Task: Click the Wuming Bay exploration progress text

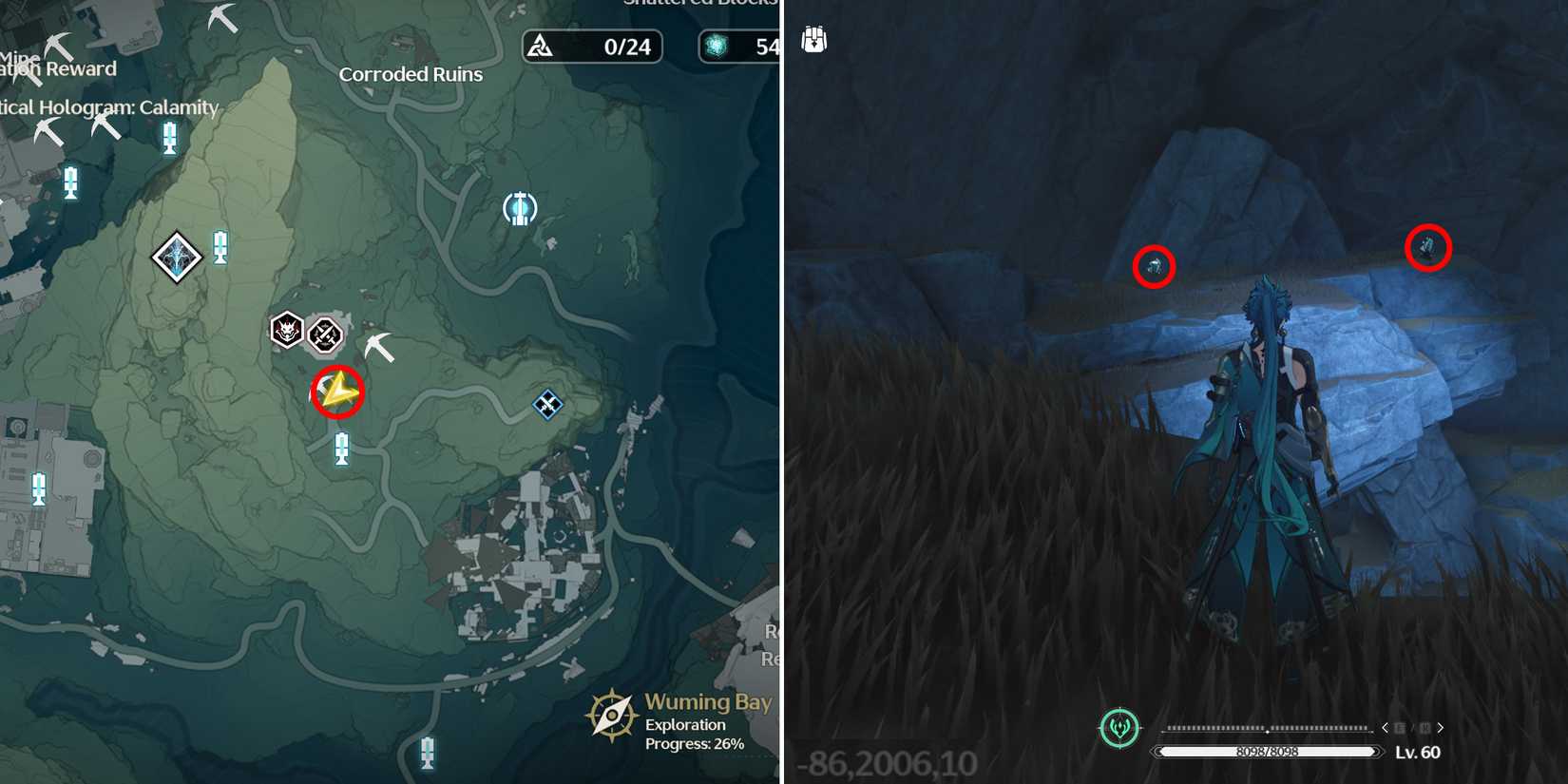Action: tap(695, 734)
